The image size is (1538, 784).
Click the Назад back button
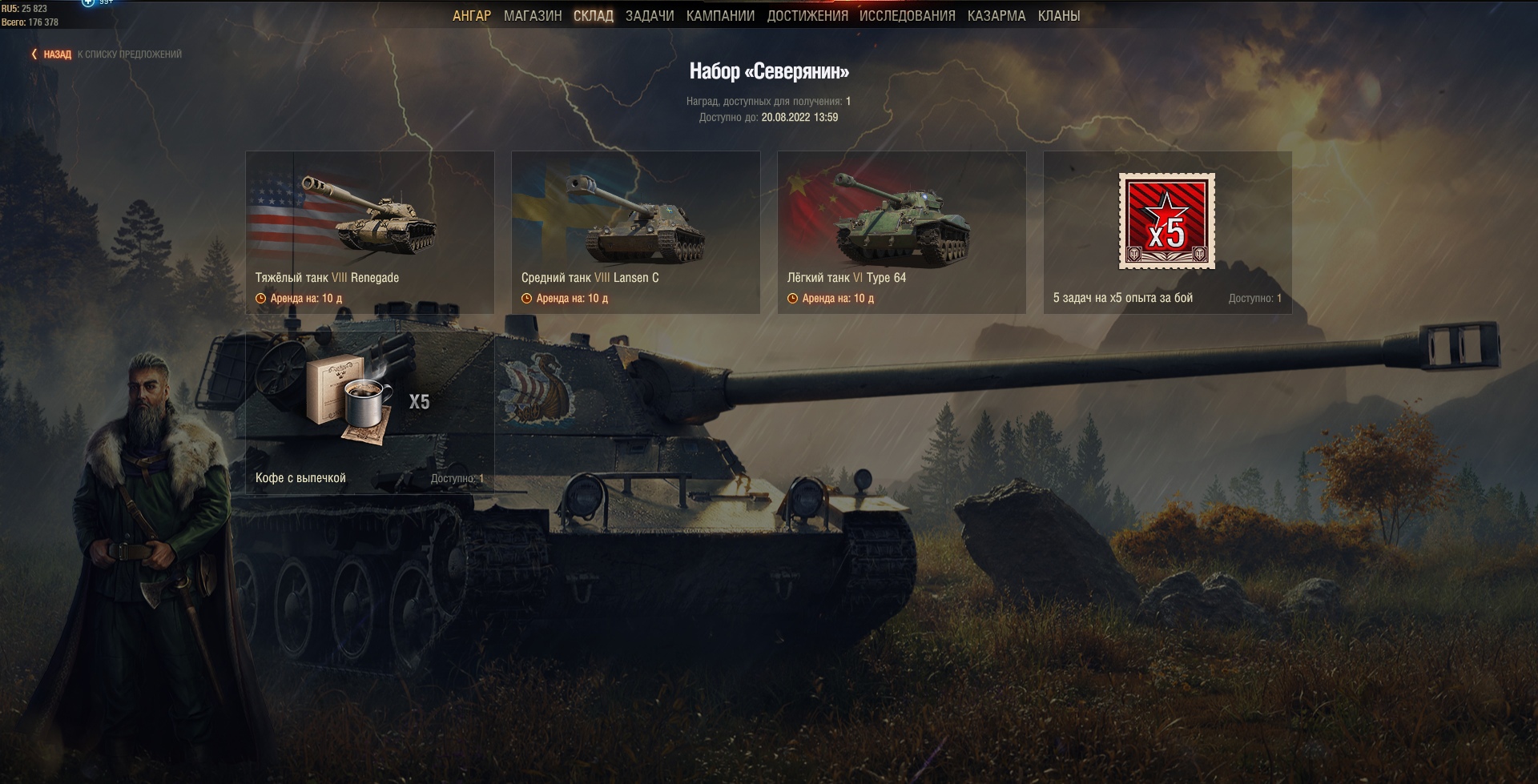52,54
